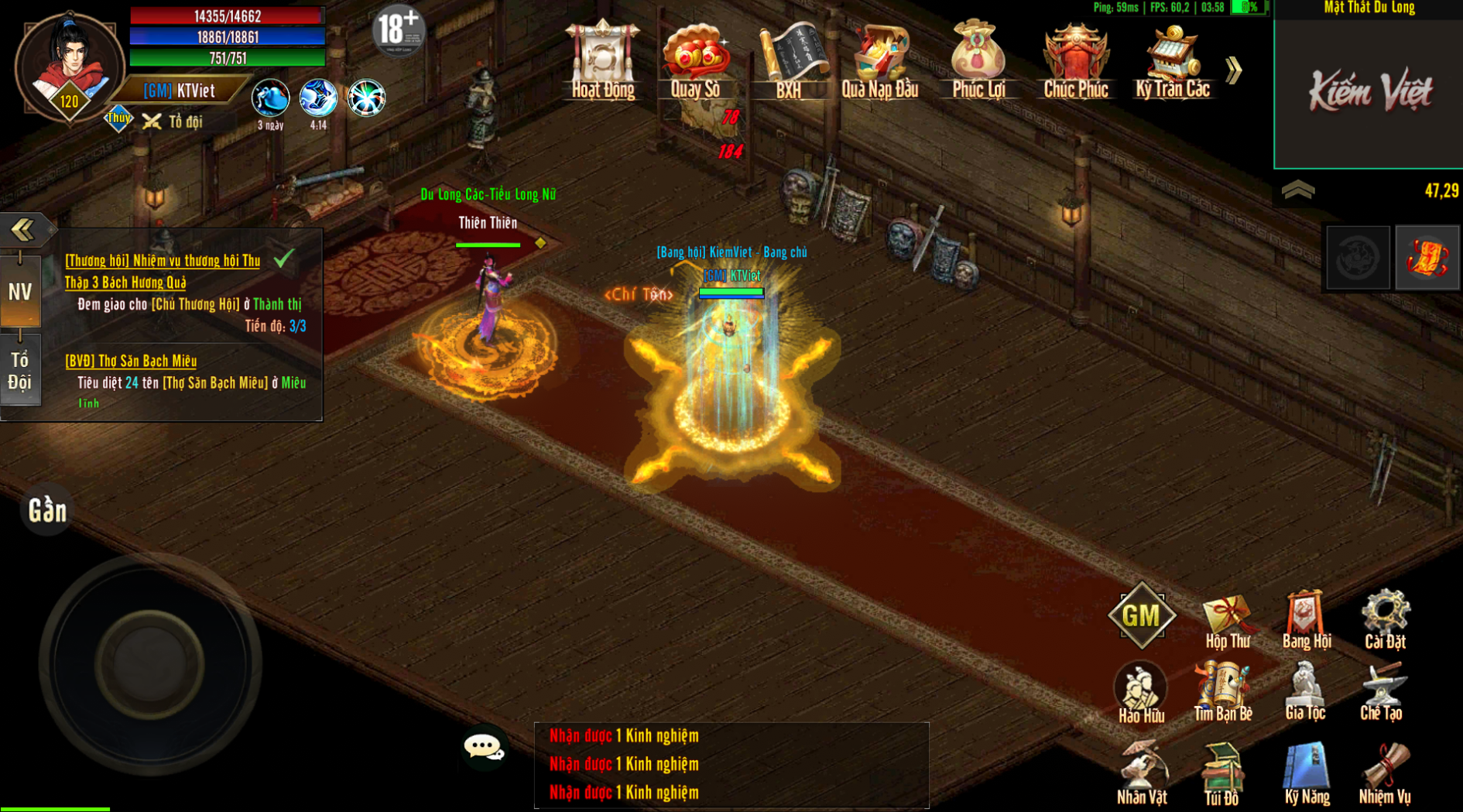Open the Chúc Phúc blessing menu
This screenshot has height=812, width=1463.
[x=1075, y=62]
